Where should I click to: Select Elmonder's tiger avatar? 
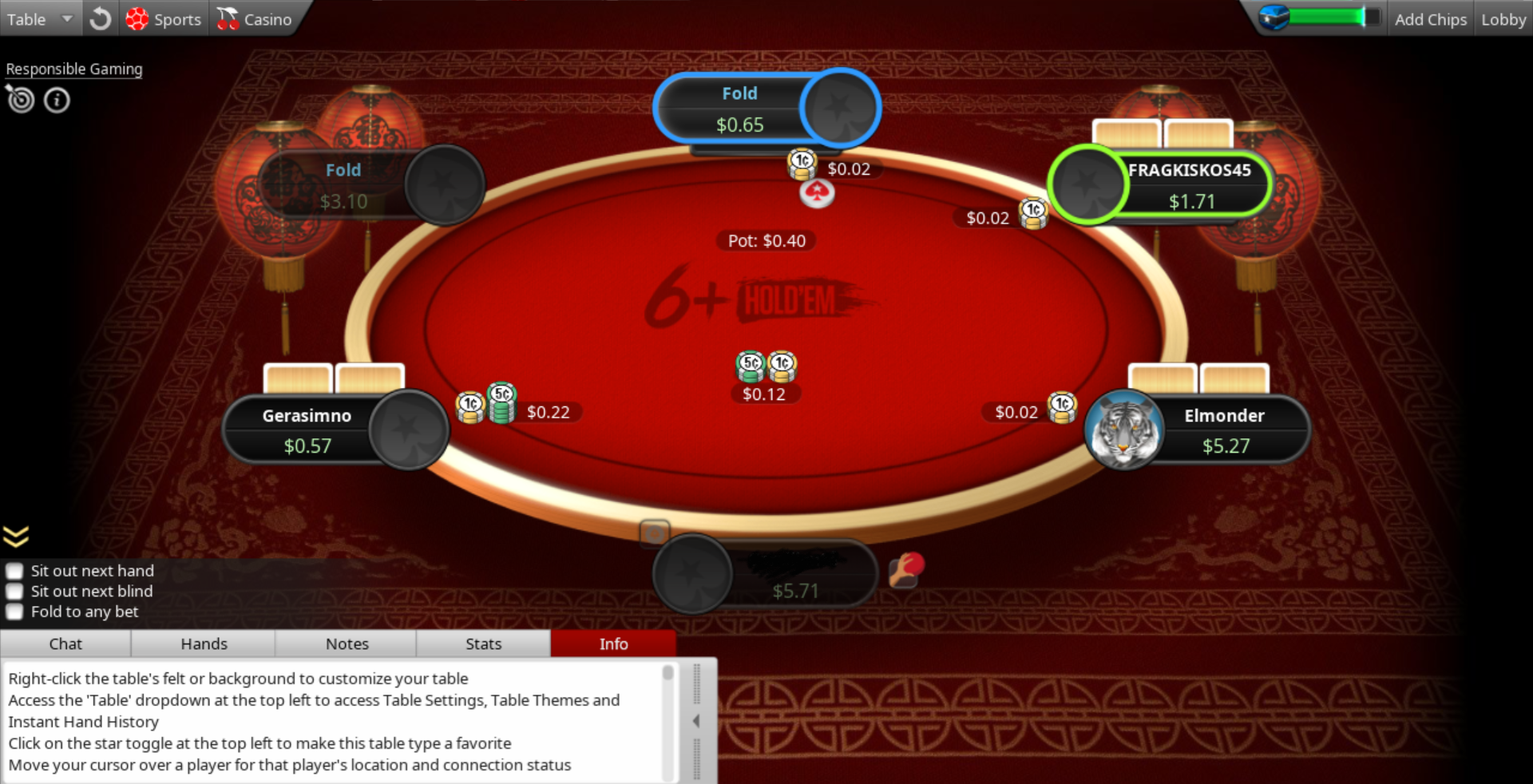[x=1125, y=431]
